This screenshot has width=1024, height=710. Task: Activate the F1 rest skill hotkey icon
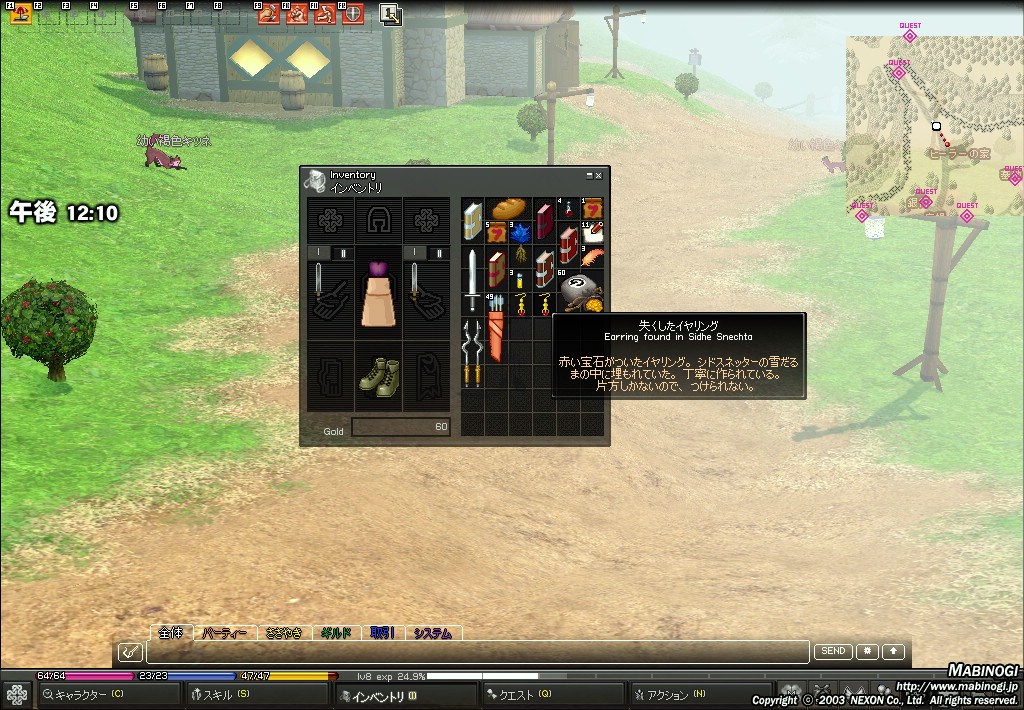21,13
